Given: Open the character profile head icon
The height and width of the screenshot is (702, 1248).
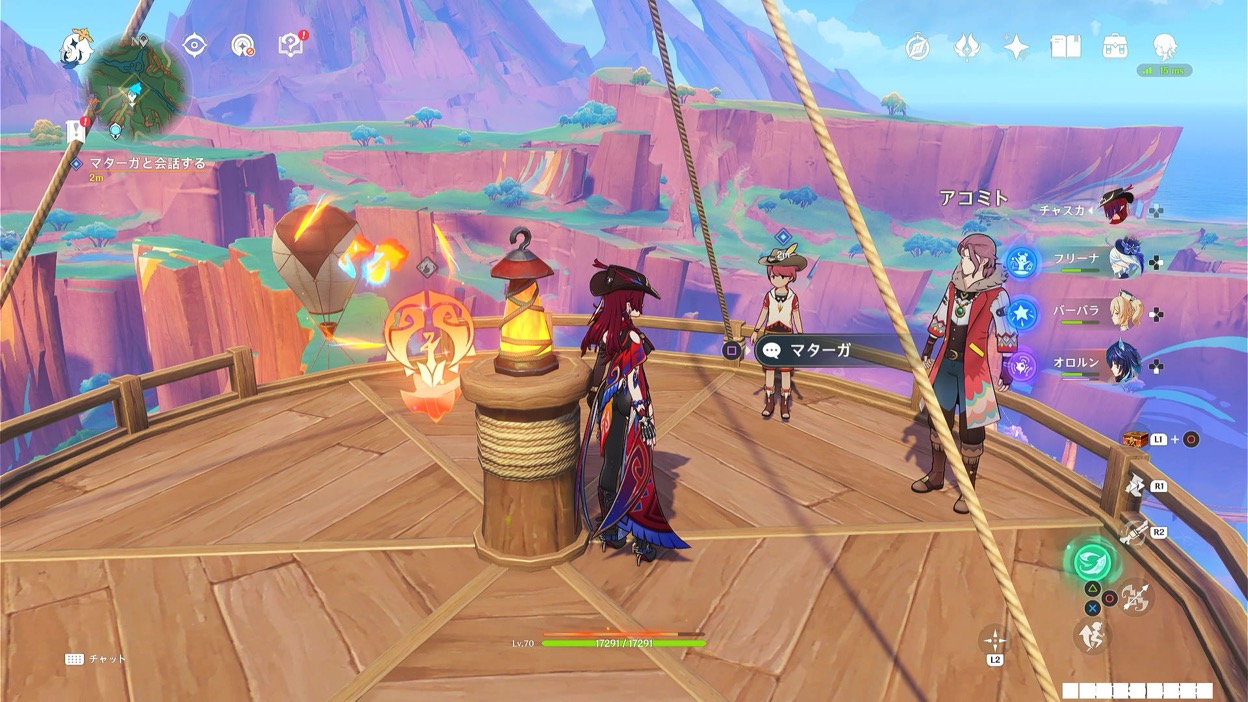Looking at the screenshot, I should [x=1164, y=46].
